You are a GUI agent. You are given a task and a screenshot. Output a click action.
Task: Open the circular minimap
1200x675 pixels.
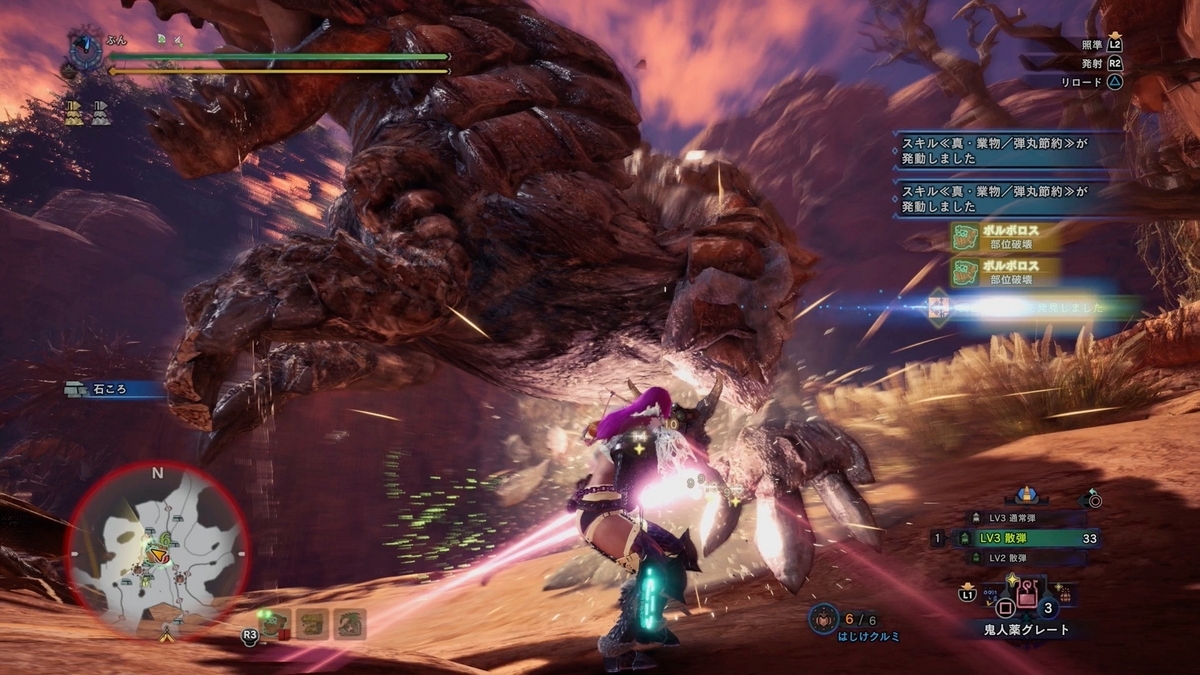coord(157,551)
